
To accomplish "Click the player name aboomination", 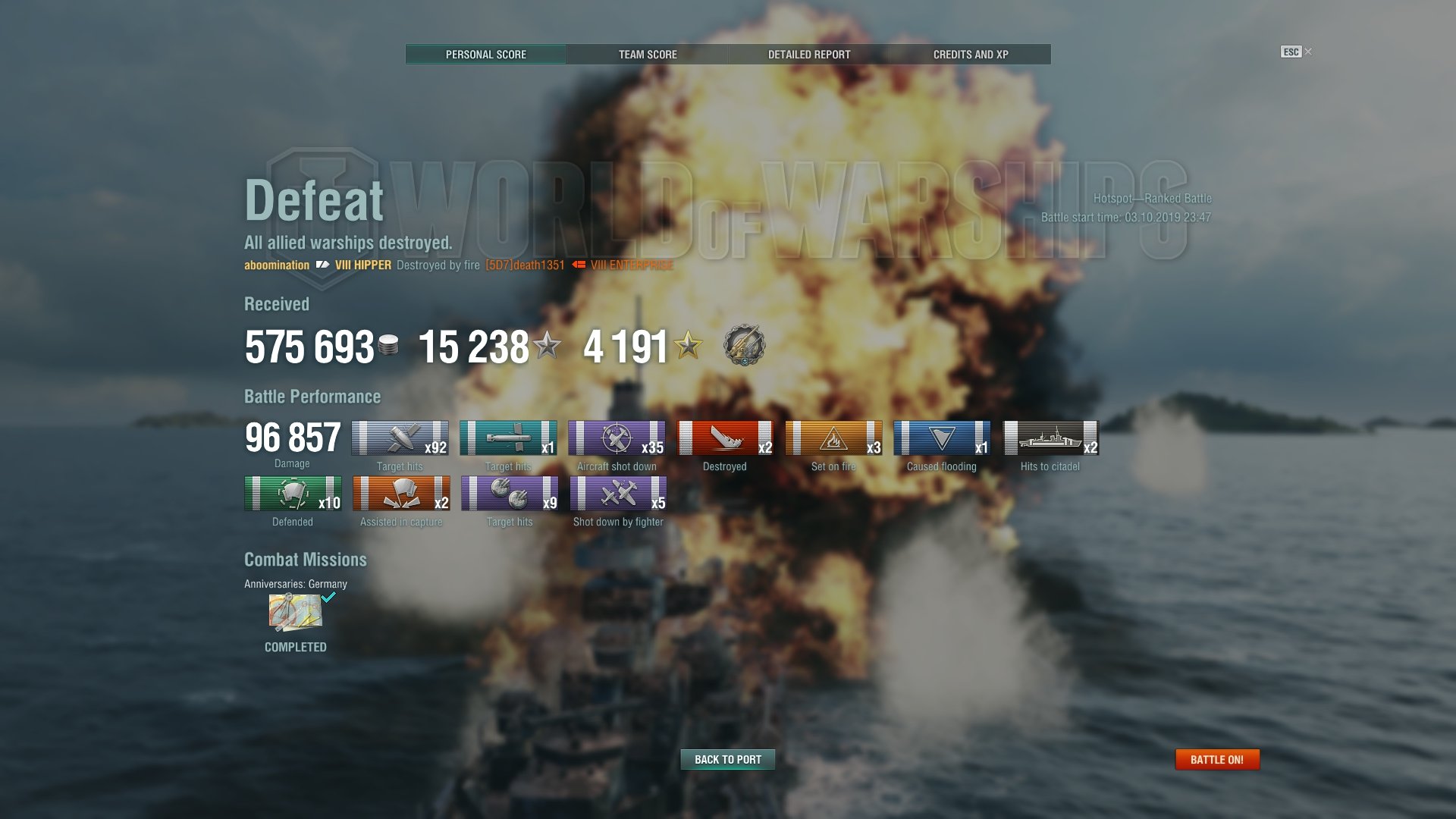I will coord(277,265).
